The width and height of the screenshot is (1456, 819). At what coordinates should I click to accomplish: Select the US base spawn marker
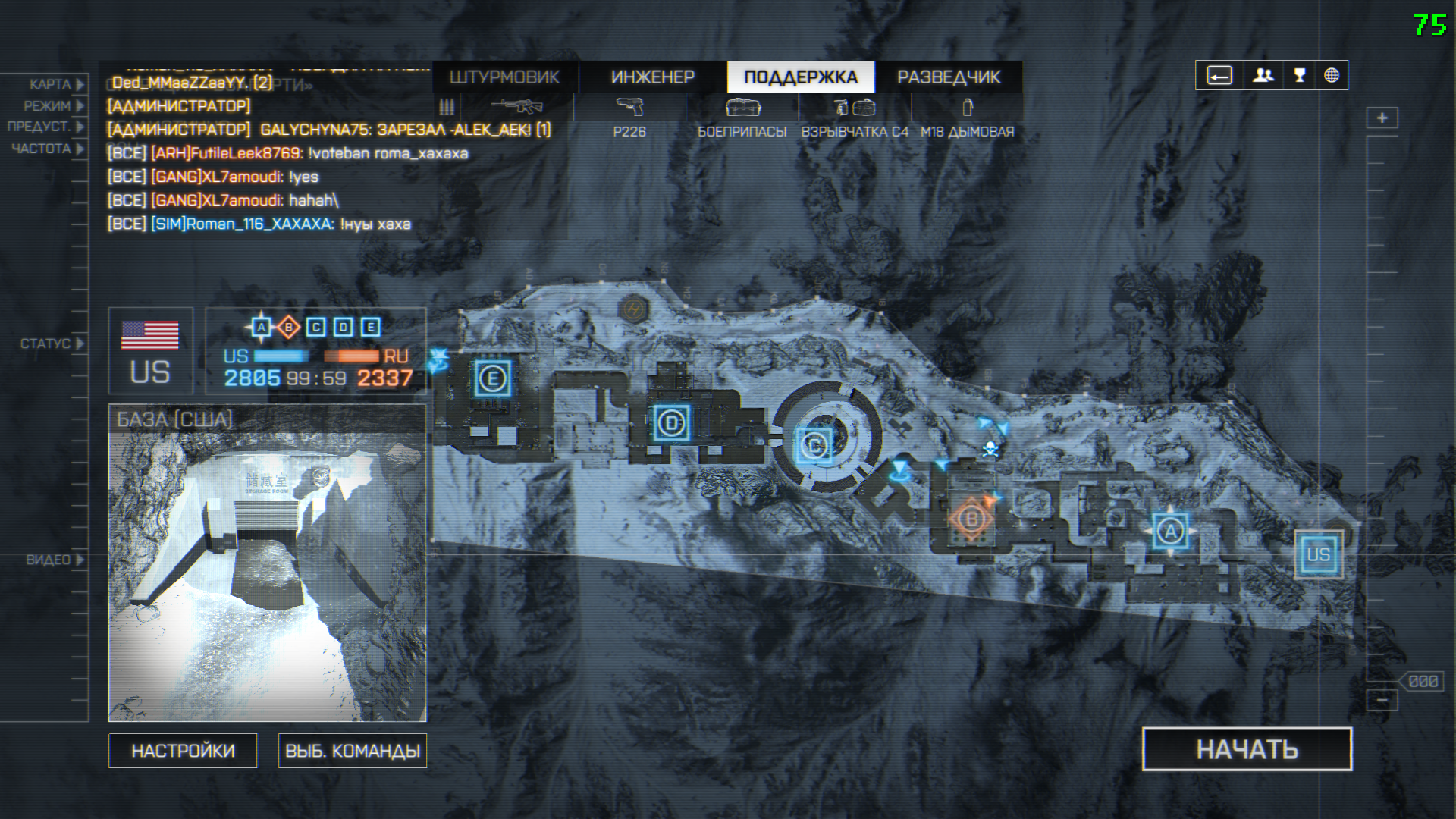[x=1318, y=554]
